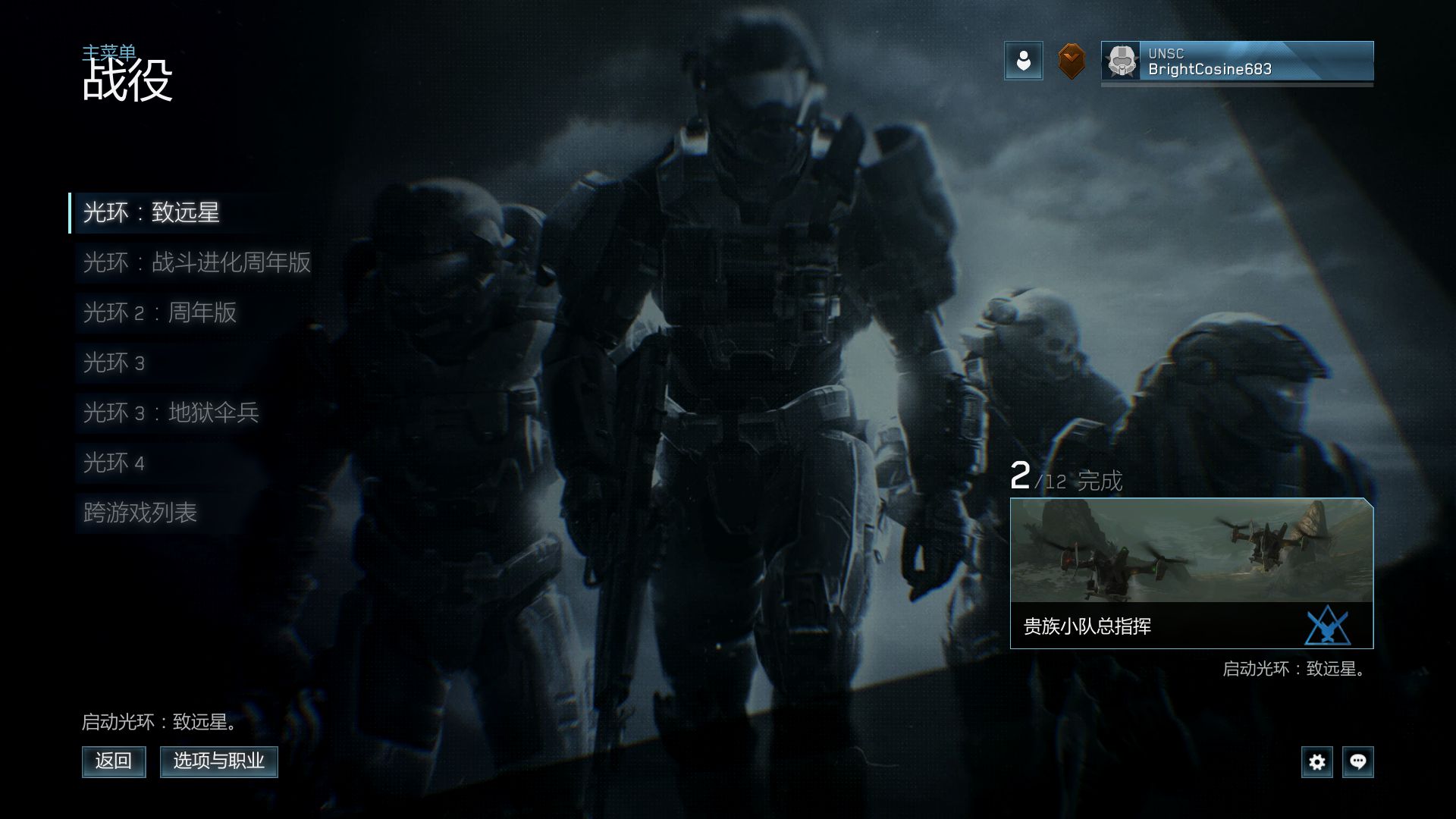Screen dimensions: 1456x819
Task: Select the 光环 3 campaign entry
Action: point(114,362)
